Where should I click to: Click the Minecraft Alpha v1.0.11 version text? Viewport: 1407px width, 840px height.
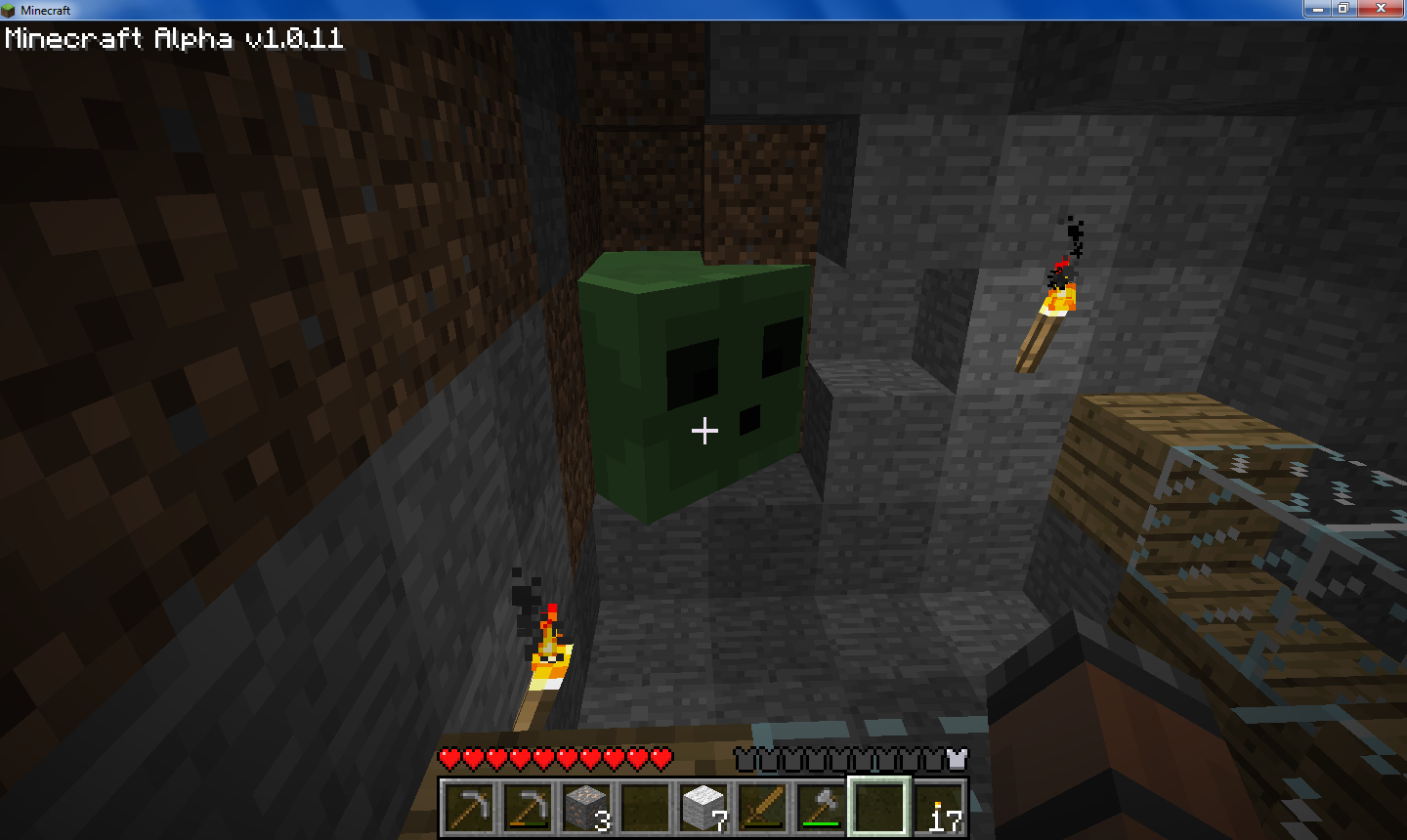point(171,39)
